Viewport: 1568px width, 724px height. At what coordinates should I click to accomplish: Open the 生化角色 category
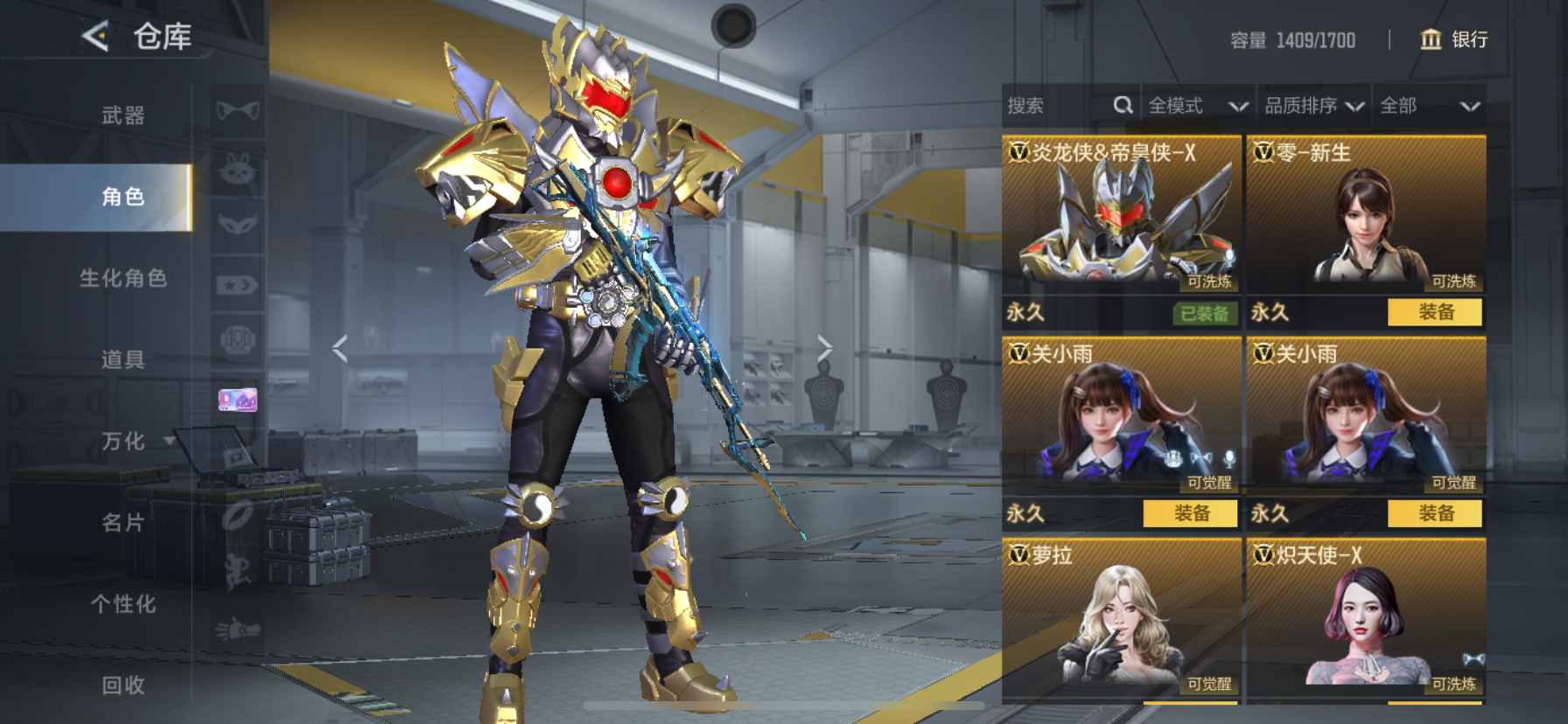coord(122,278)
